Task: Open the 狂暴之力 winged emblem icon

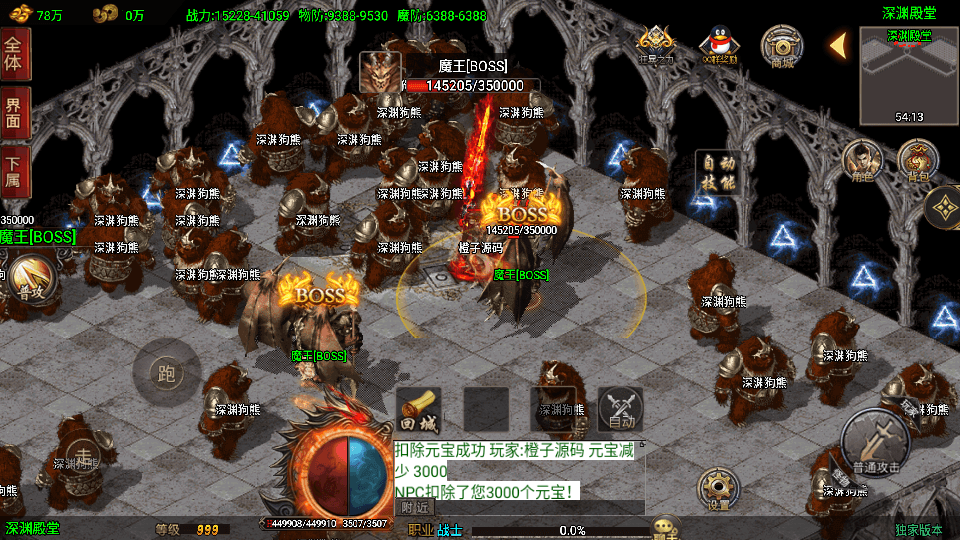Action: click(655, 45)
